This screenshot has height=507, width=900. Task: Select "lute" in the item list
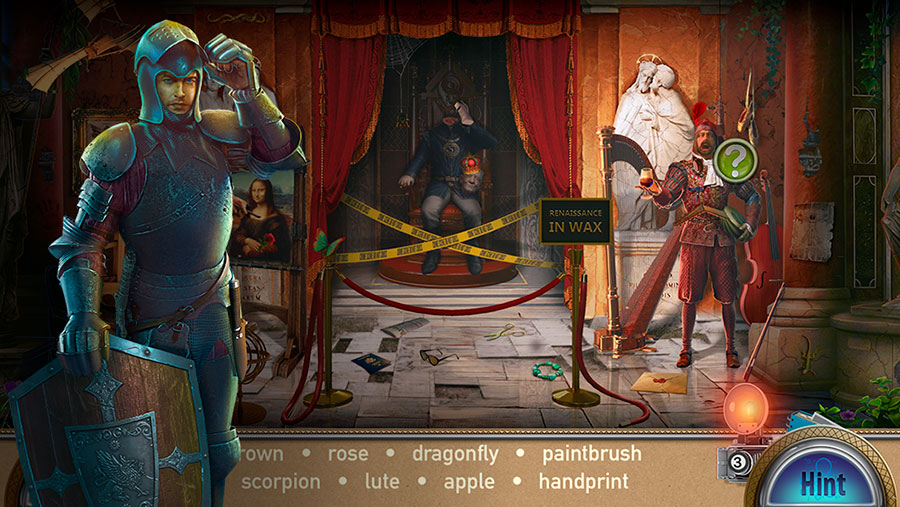pos(382,481)
